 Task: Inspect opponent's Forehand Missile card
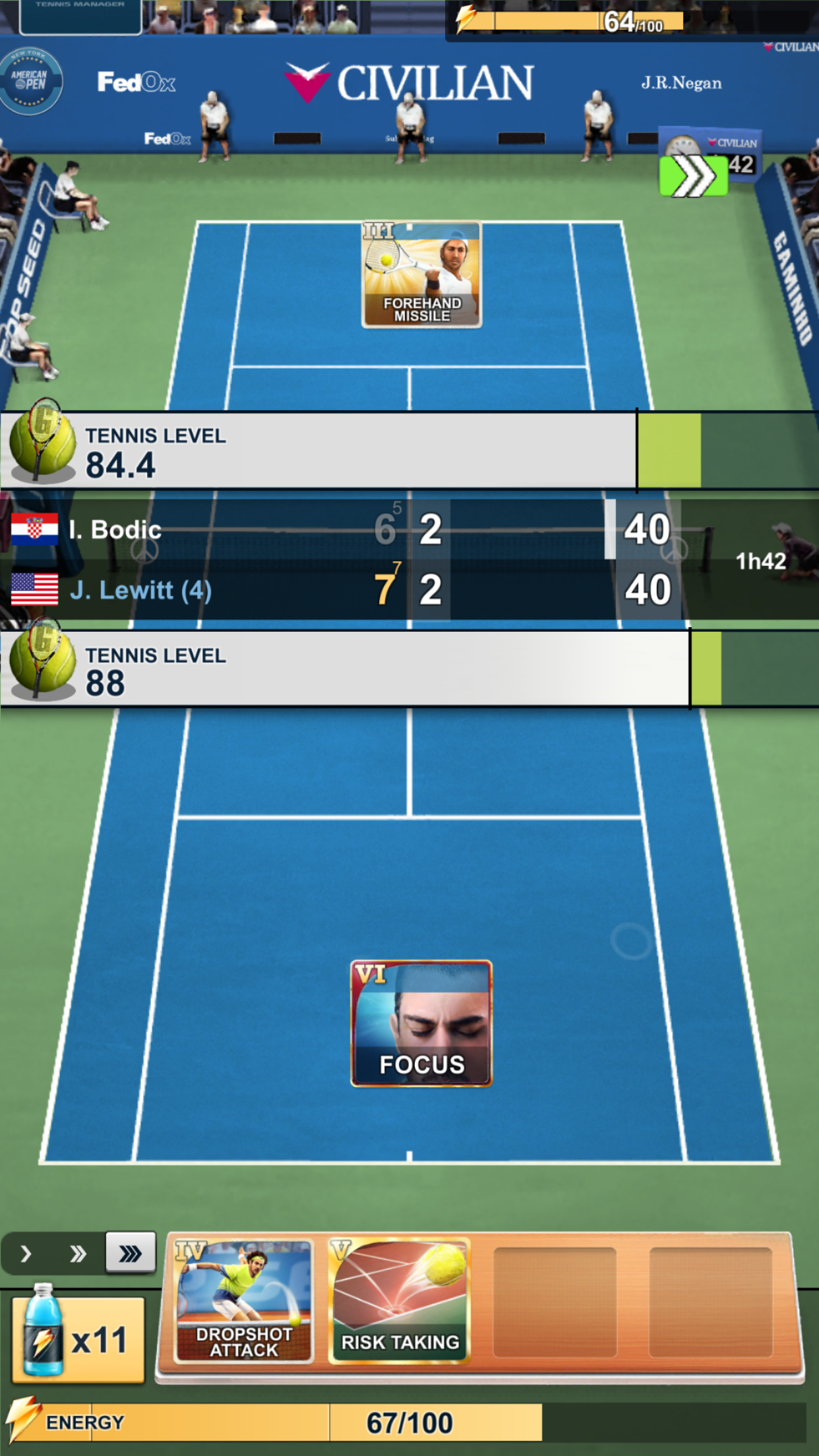pyautogui.click(x=421, y=274)
